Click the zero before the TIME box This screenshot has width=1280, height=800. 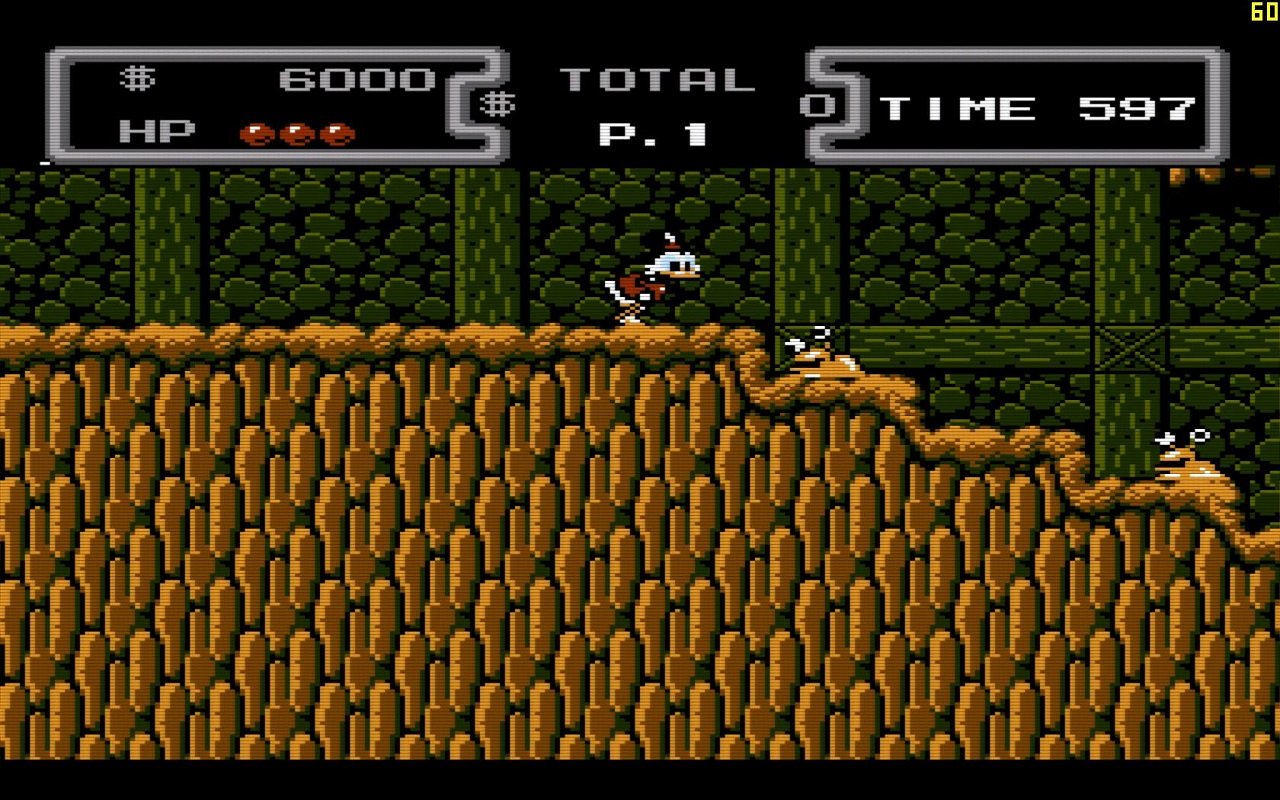tap(817, 105)
